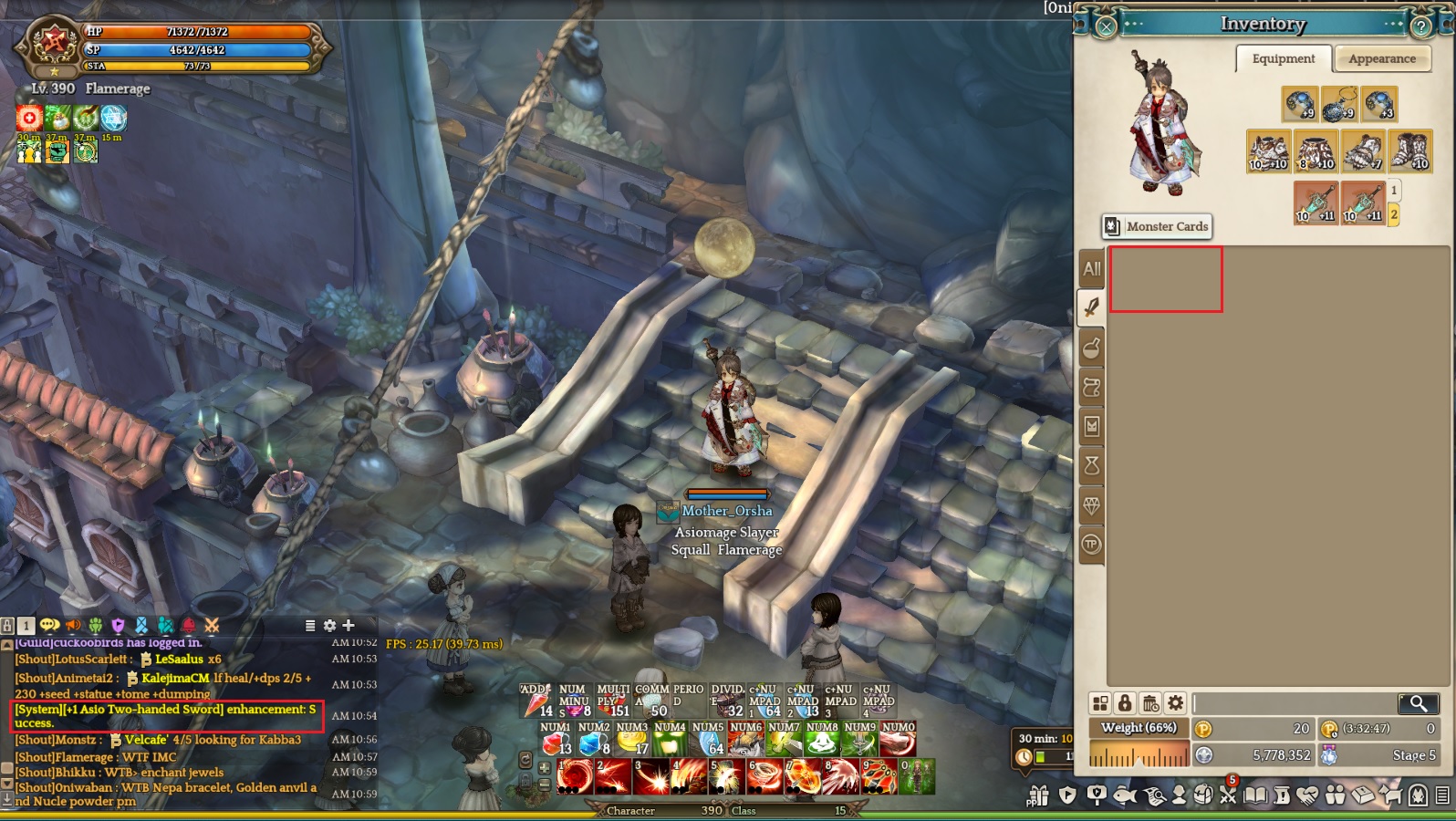This screenshot has height=821, width=1456.
Task: Add a new chat tab with plus
Action: [348, 625]
